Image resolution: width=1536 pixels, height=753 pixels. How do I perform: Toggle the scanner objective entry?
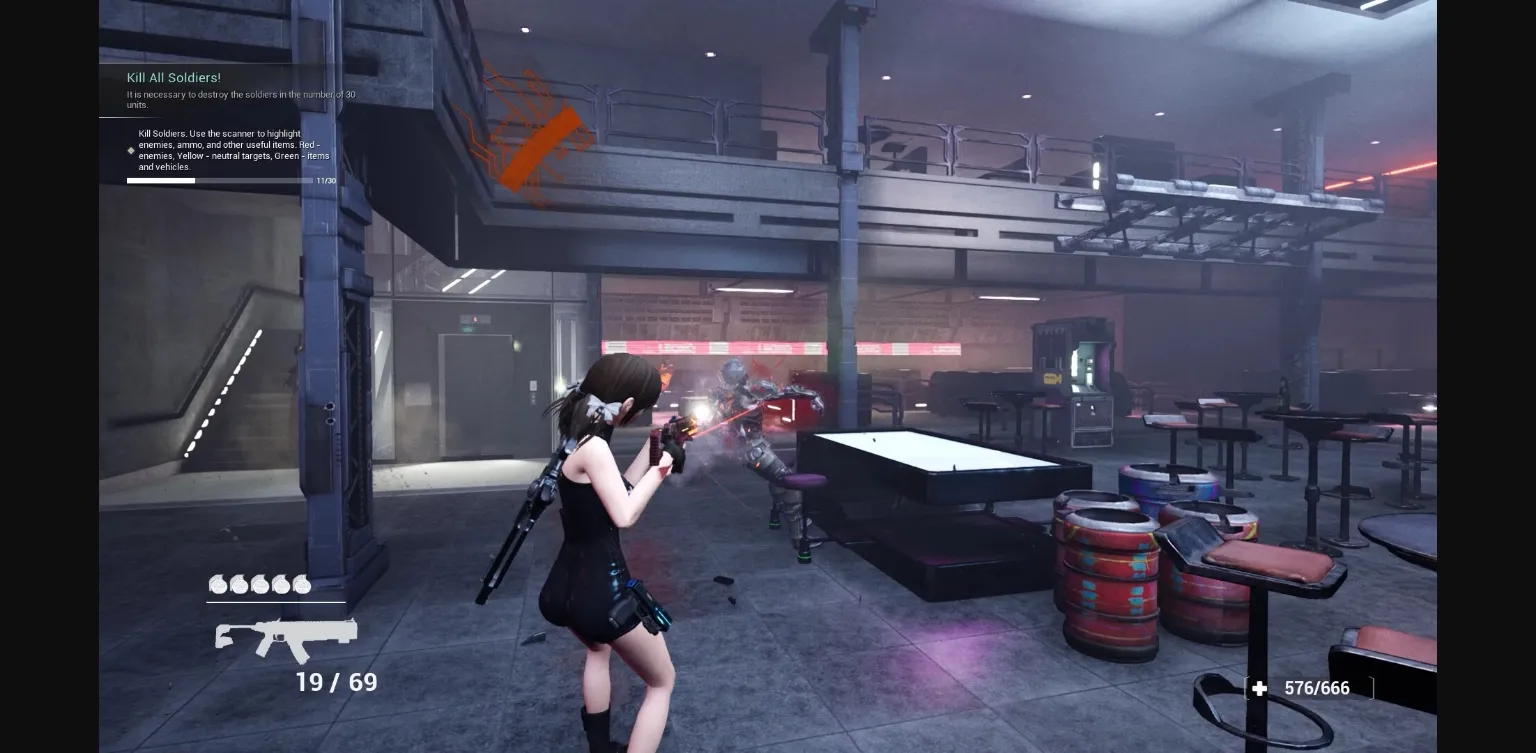pos(225,150)
